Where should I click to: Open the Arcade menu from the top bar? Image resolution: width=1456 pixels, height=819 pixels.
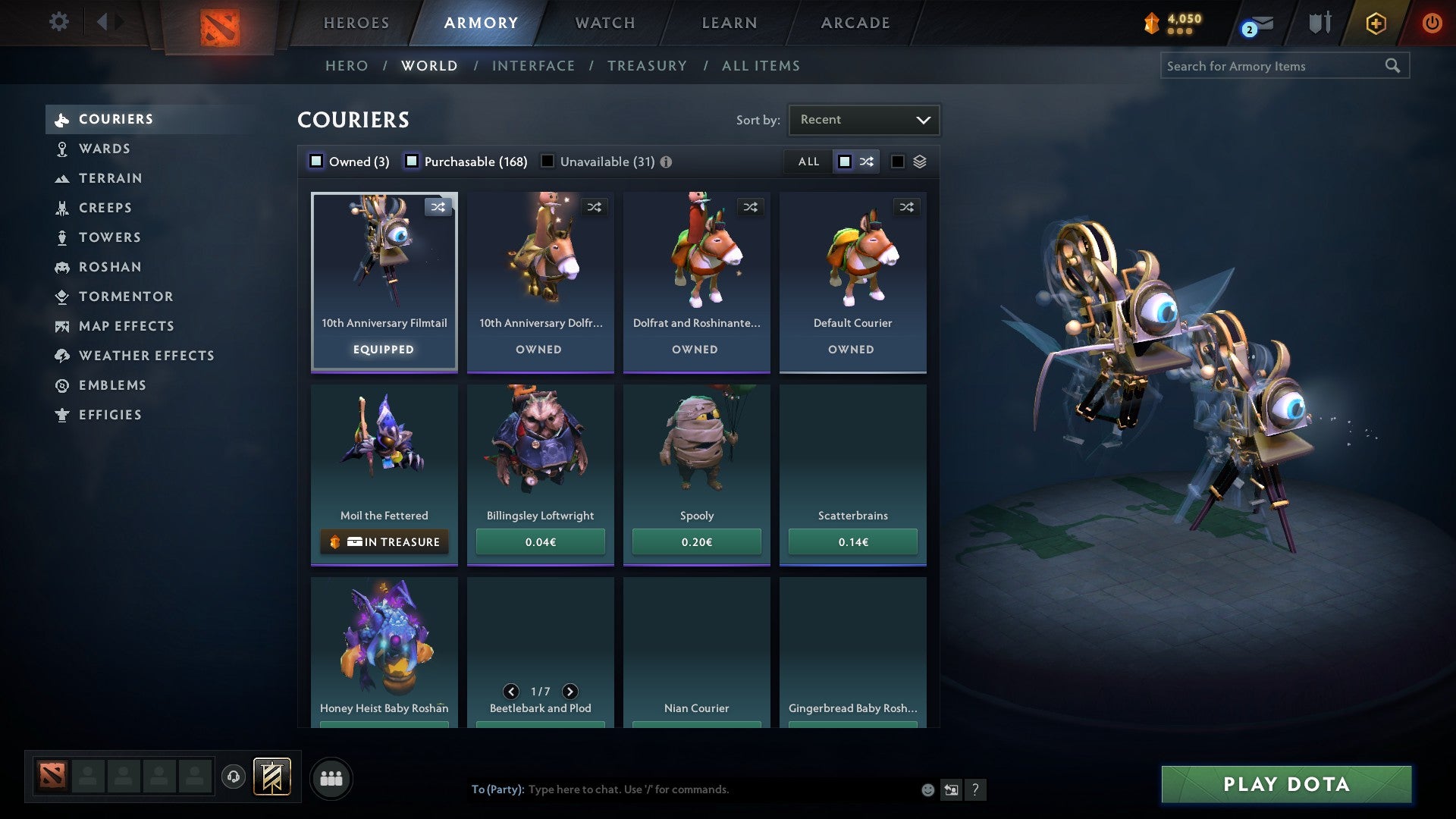854,23
